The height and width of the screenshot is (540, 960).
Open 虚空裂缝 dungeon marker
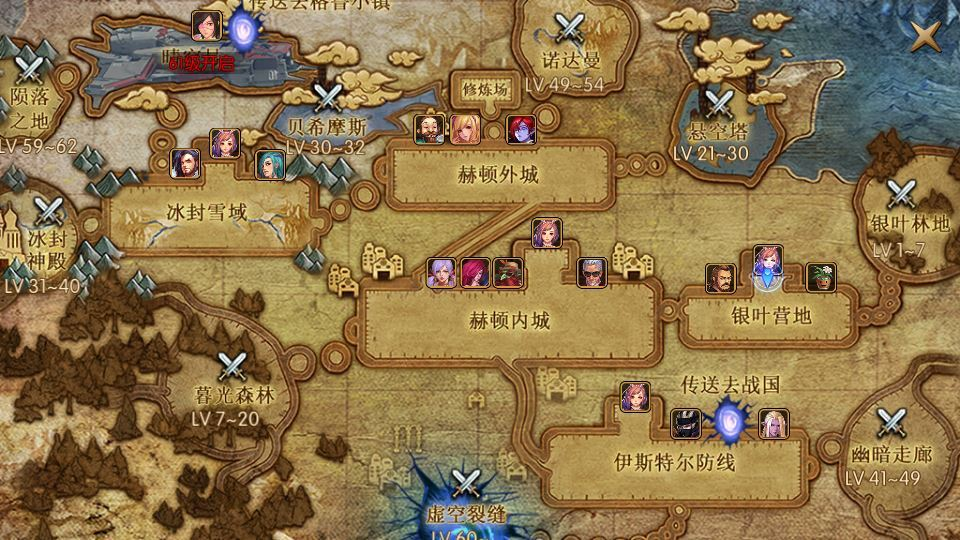(464, 485)
